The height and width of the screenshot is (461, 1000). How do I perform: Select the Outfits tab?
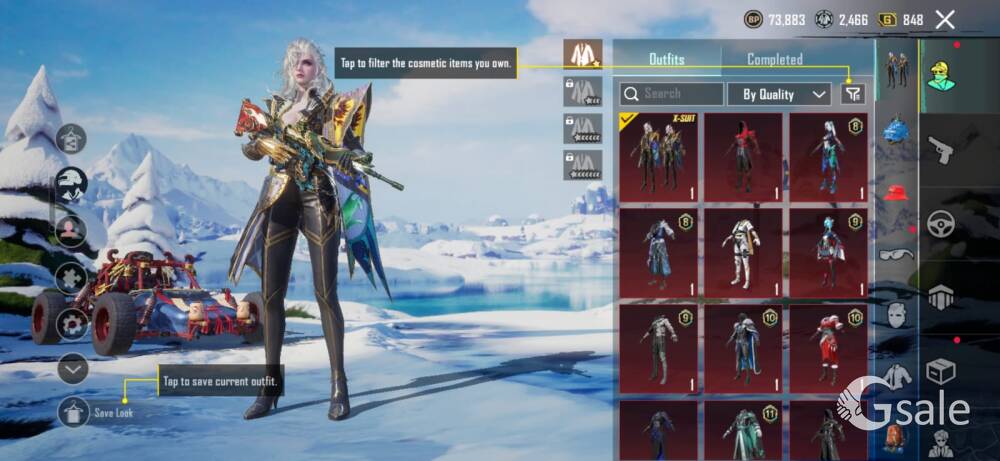(667, 59)
